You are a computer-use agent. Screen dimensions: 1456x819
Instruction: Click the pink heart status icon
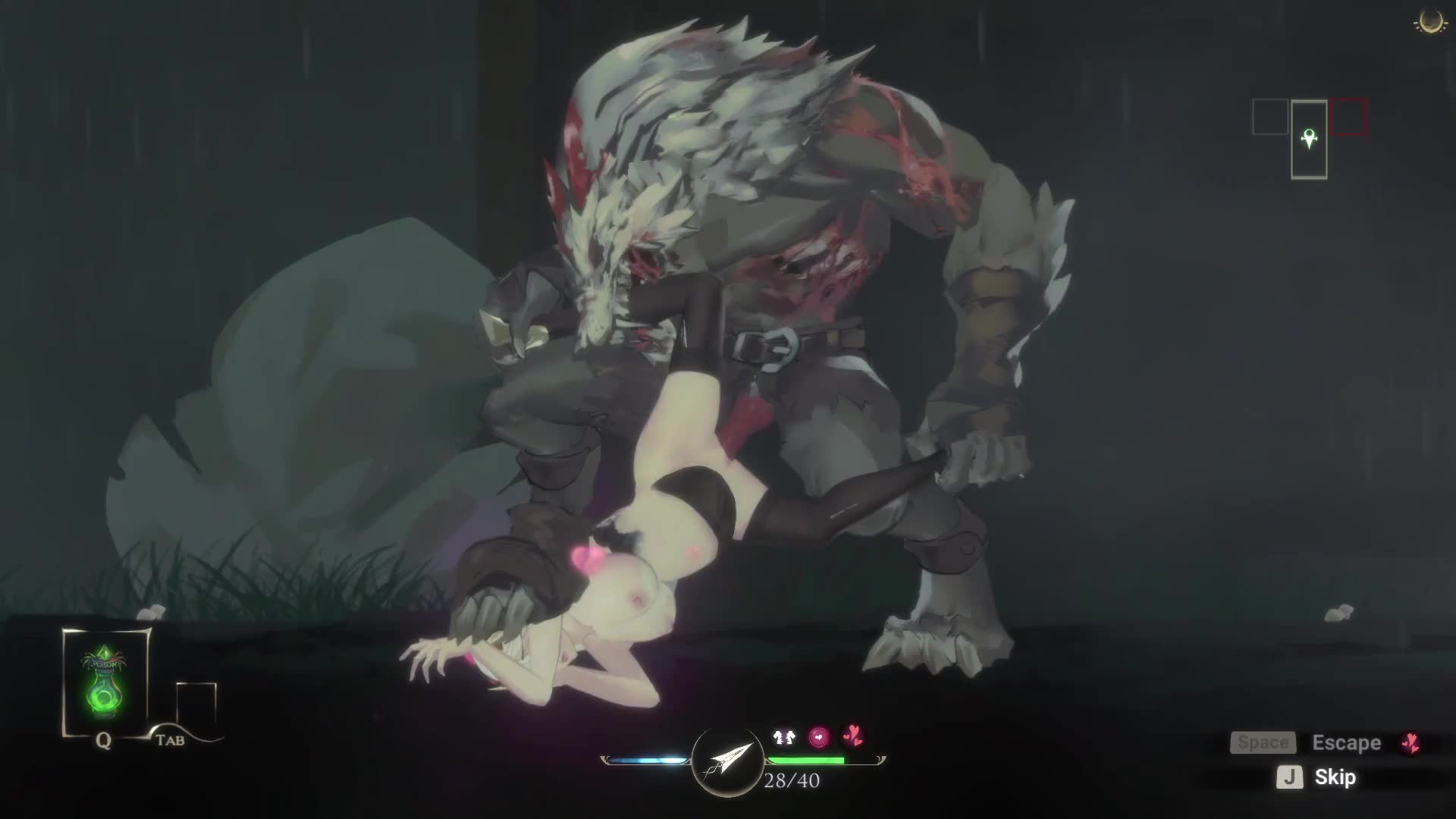click(x=819, y=736)
